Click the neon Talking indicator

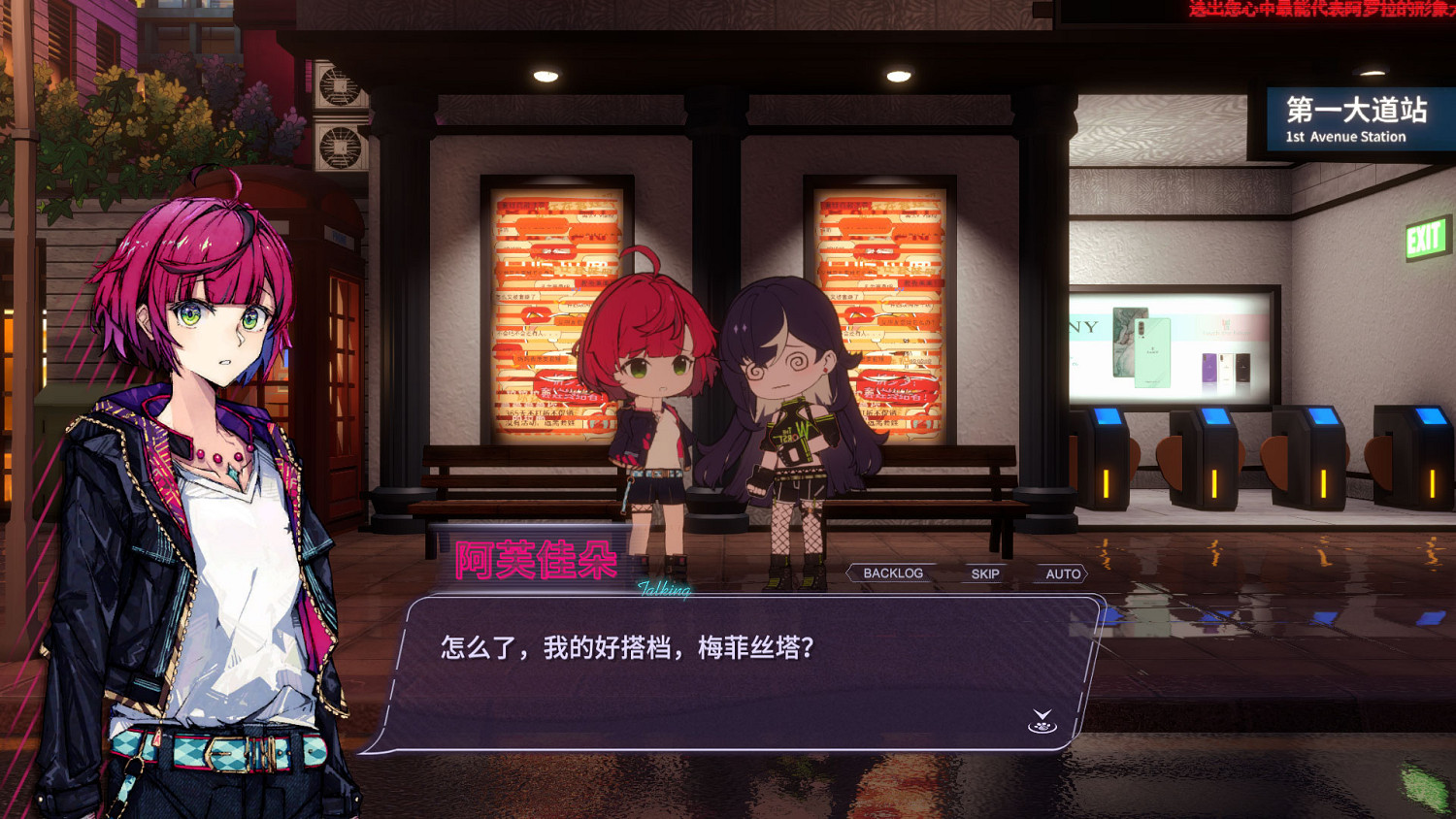tap(665, 588)
